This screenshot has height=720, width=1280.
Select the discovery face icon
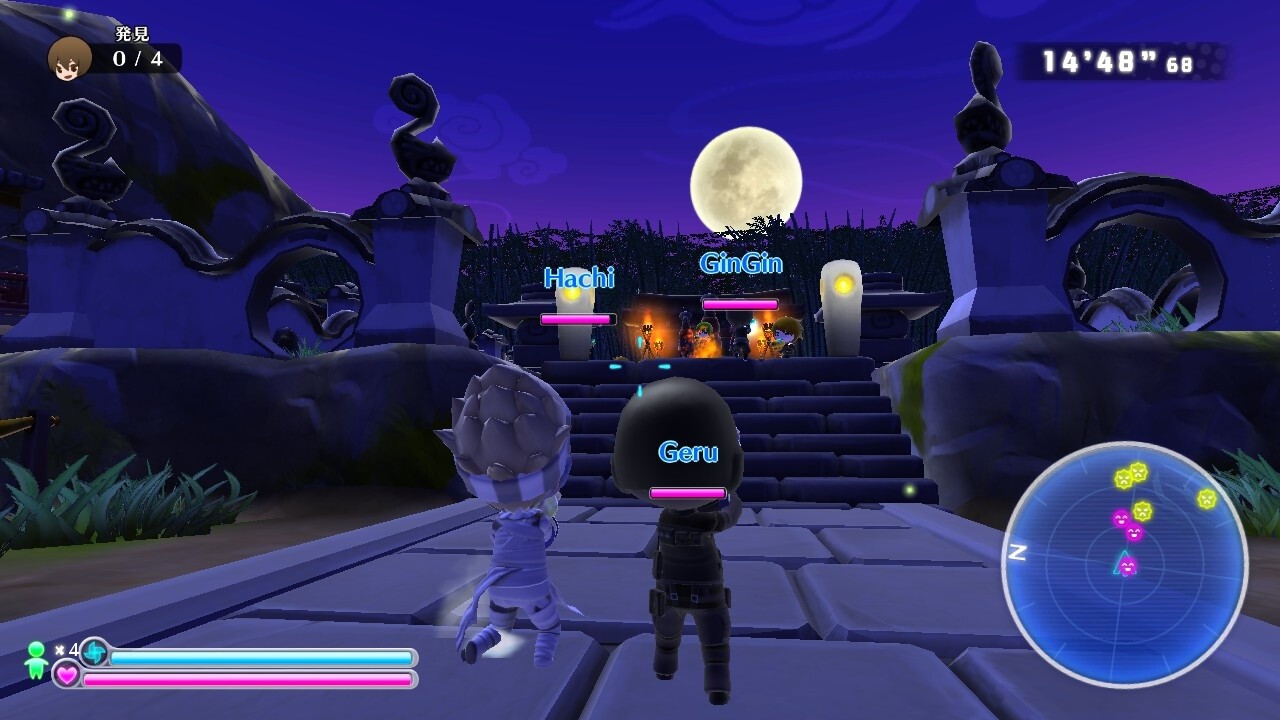coord(70,58)
